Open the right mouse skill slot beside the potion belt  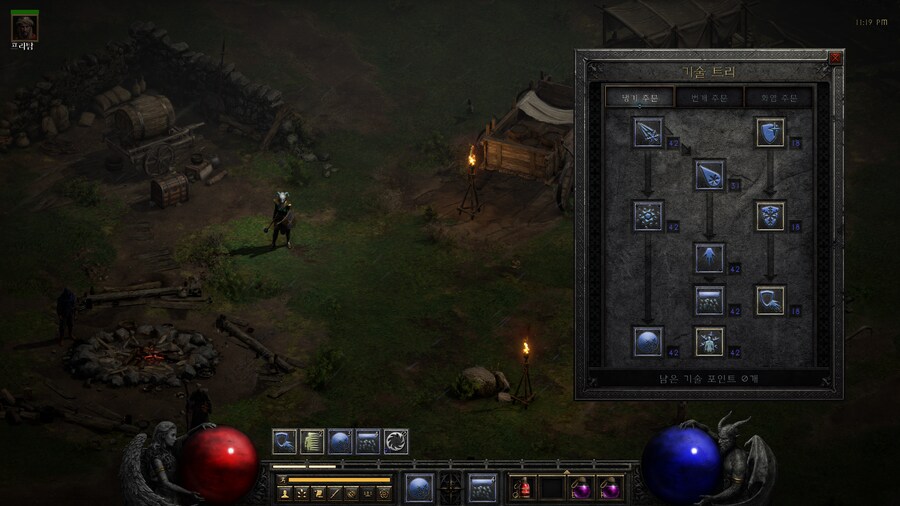[x=483, y=487]
